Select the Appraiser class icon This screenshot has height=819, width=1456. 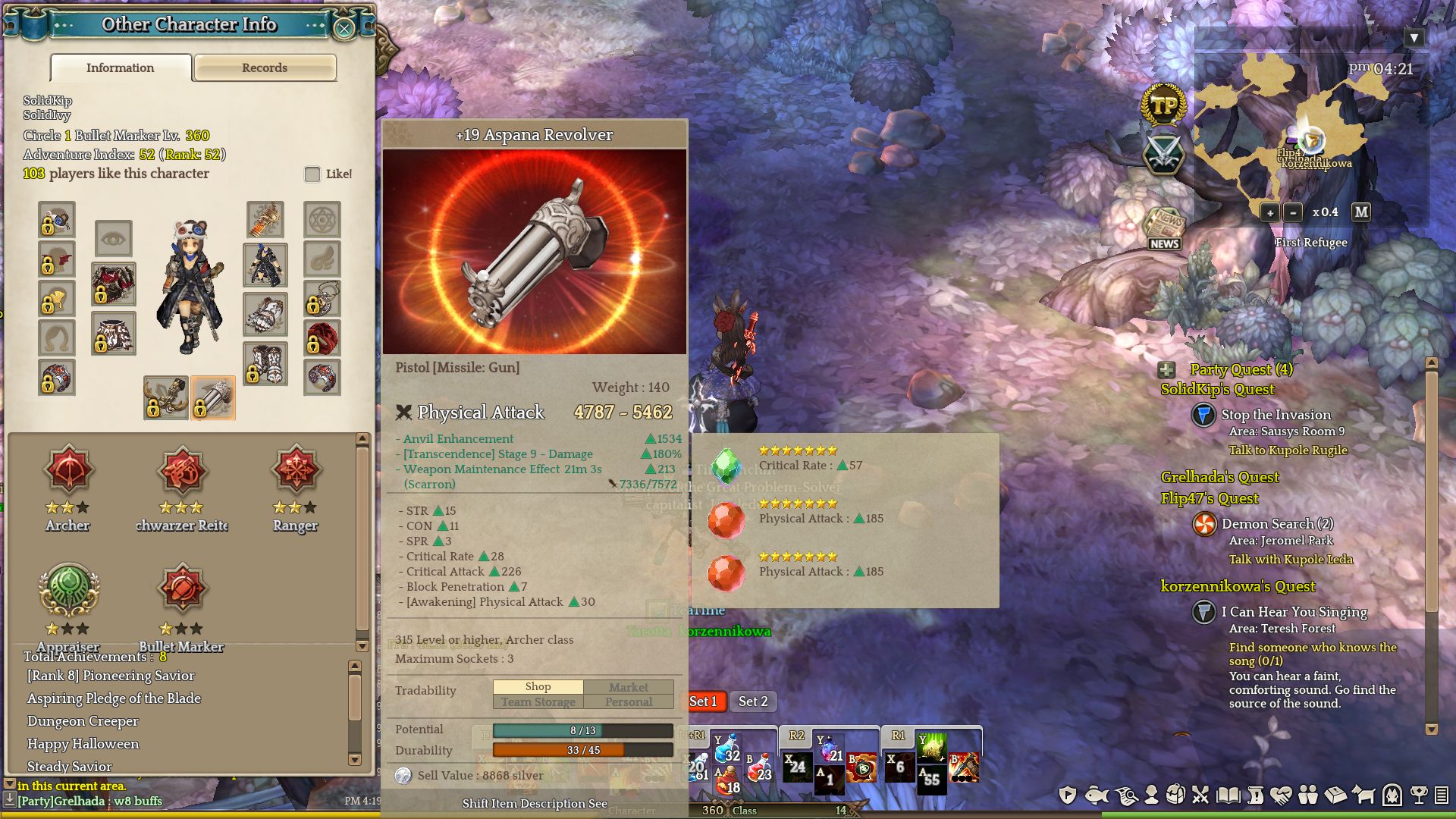point(68,588)
